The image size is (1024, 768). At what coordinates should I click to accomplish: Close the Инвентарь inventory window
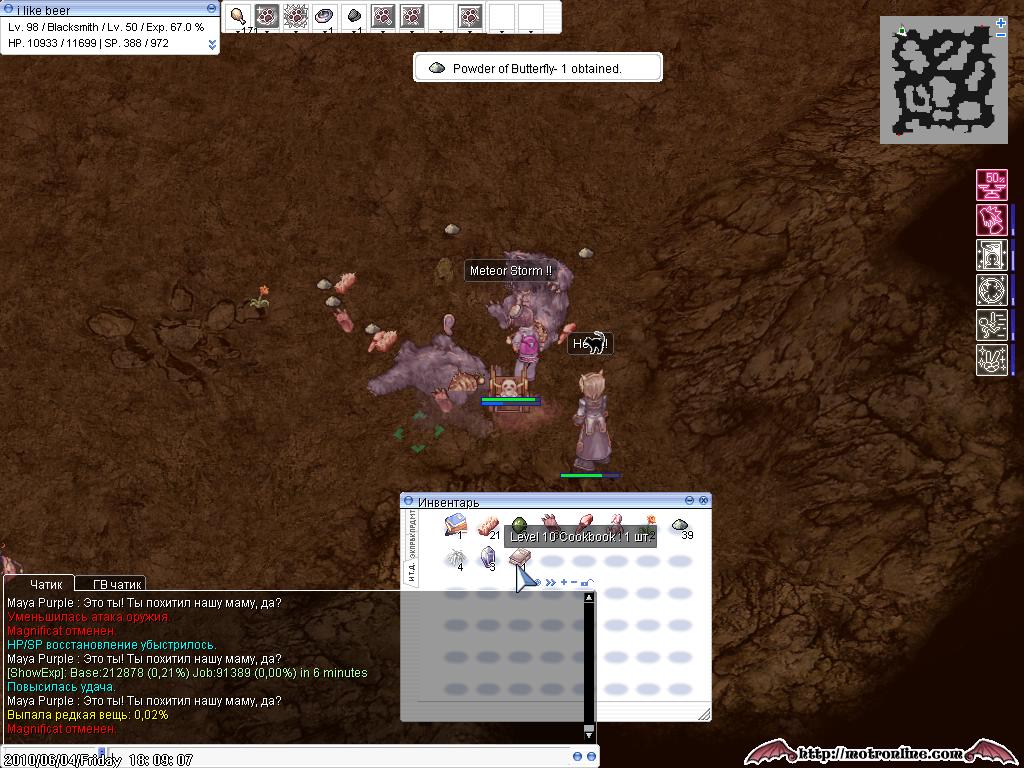(x=704, y=500)
